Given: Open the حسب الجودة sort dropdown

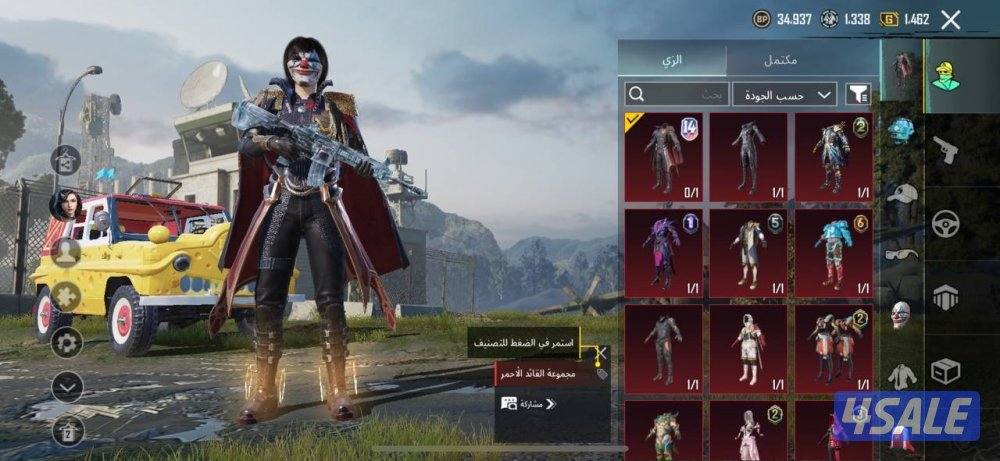Looking at the screenshot, I should [x=784, y=94].
